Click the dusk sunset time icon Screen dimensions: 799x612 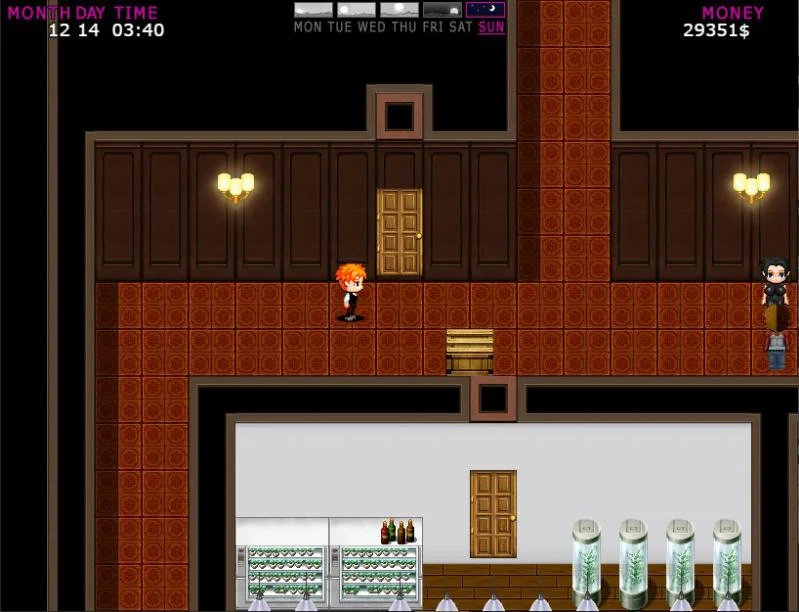point(442,10)
